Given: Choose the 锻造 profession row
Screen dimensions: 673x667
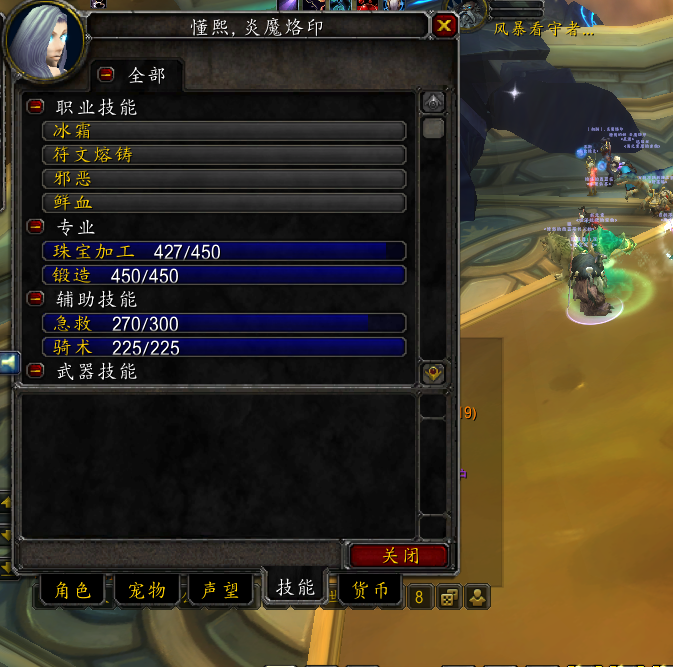Looking at the screenshot, I should tap(224, 275).
